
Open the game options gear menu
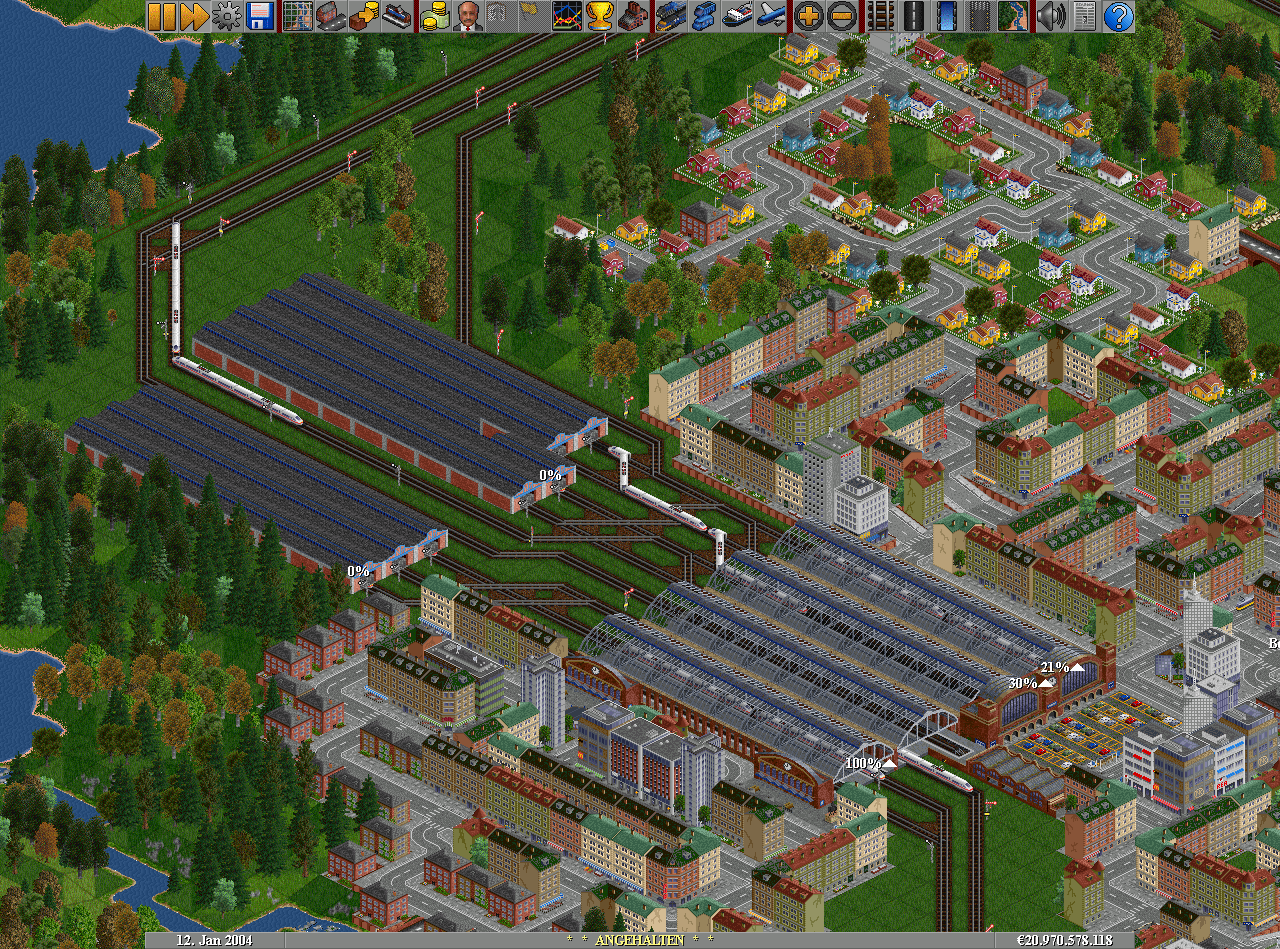pyautogui.click(x=227, y=15)
